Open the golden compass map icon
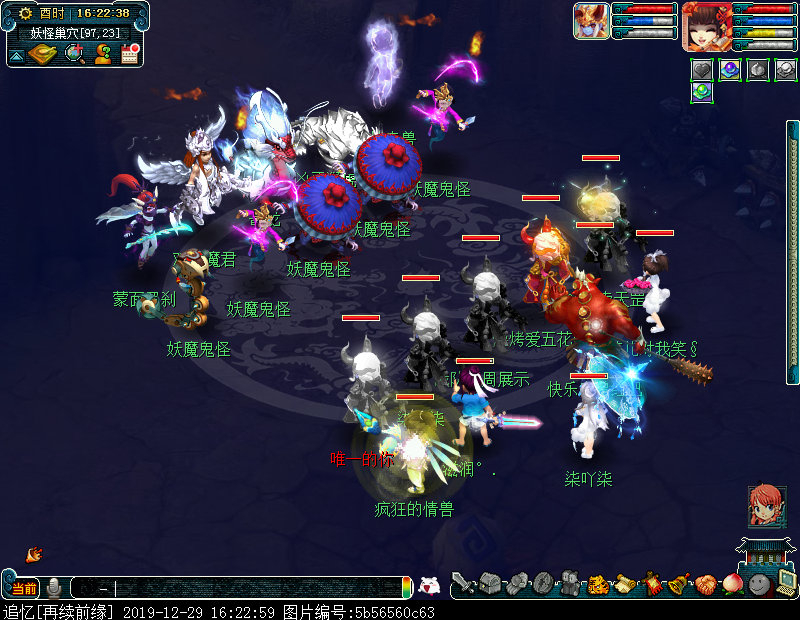800x620 pixels. click(44, 54)
